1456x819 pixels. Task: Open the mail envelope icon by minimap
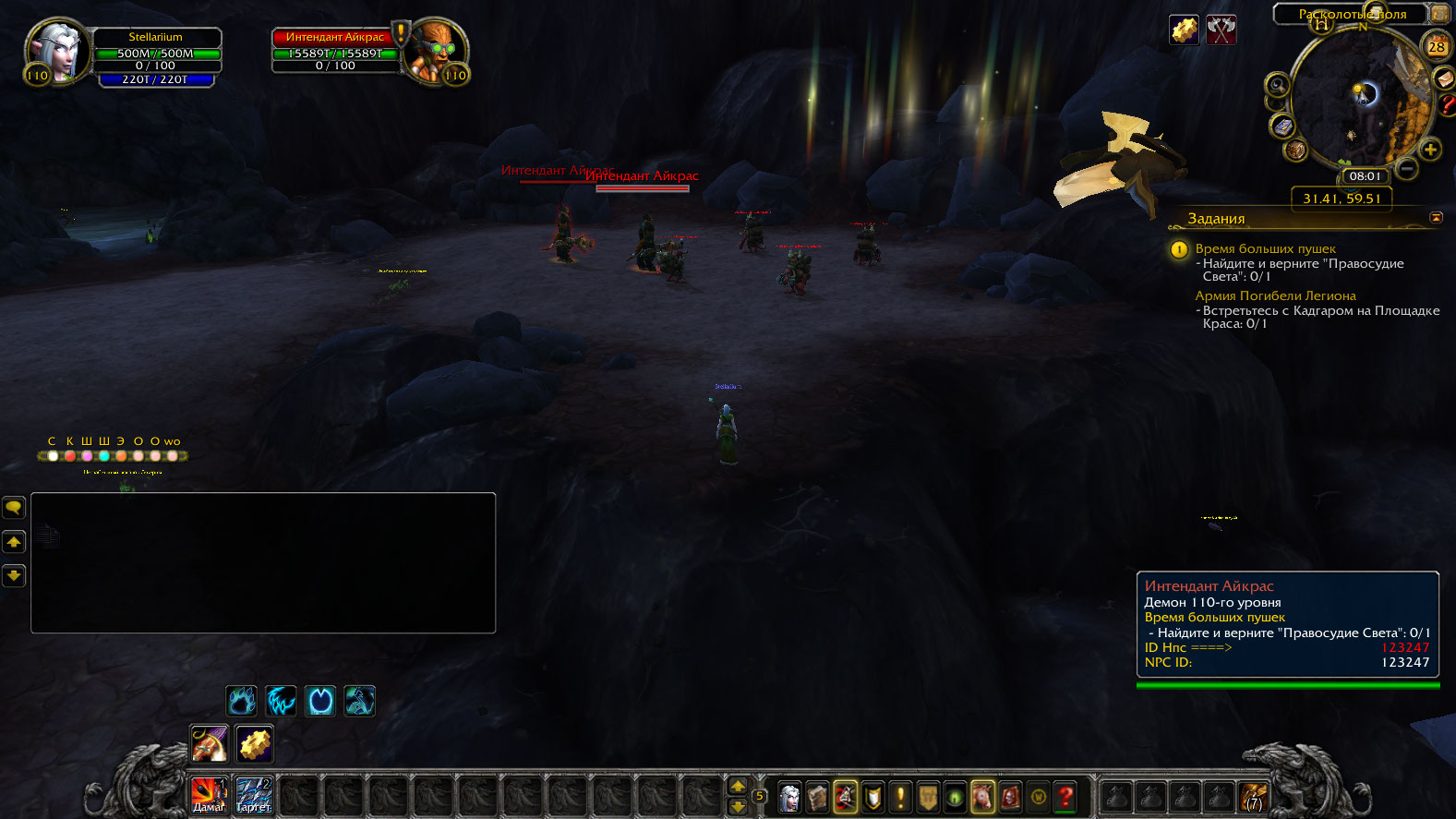pos(1444,79)
